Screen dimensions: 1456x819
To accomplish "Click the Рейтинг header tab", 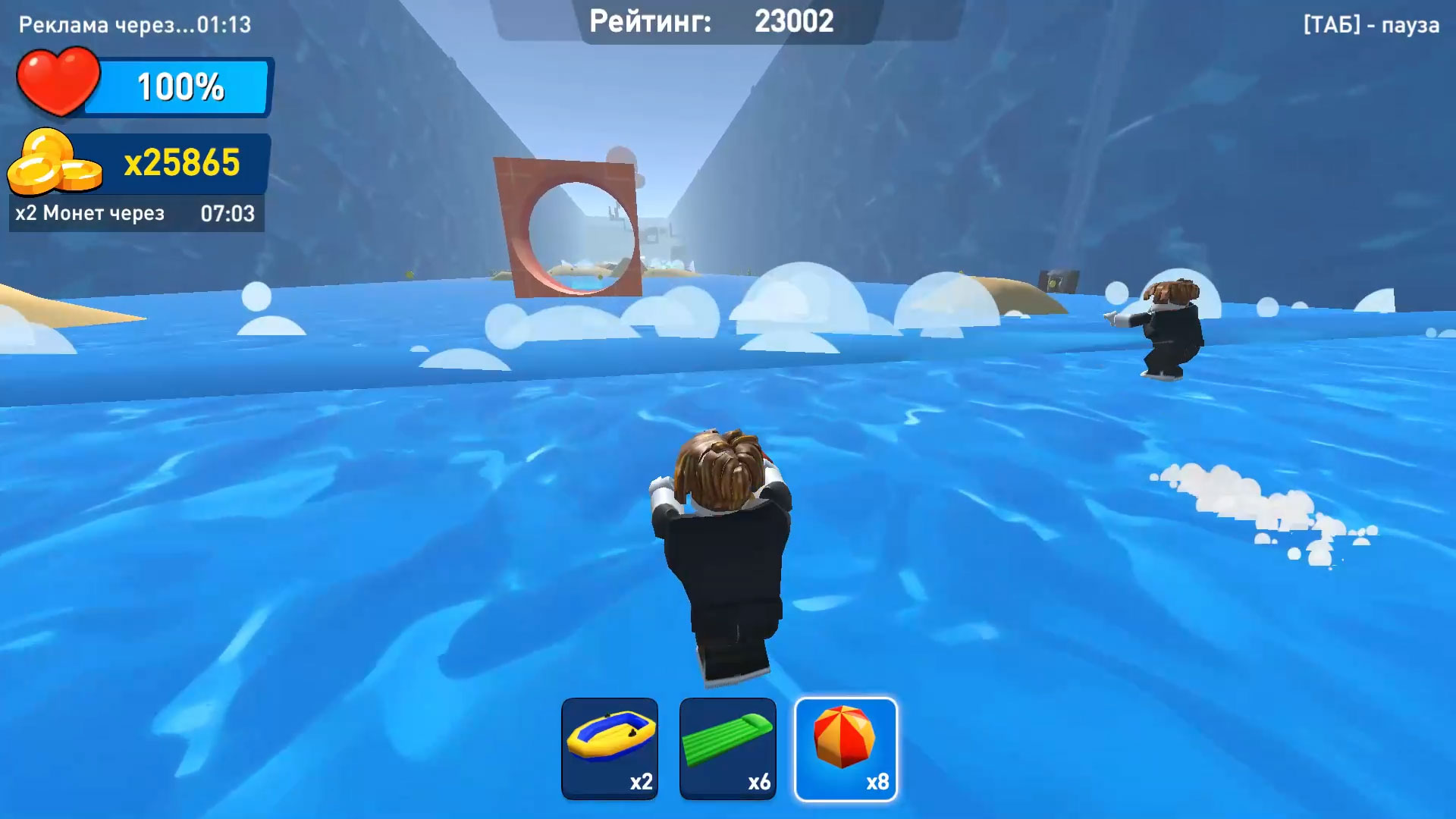I will pos(654,21).
